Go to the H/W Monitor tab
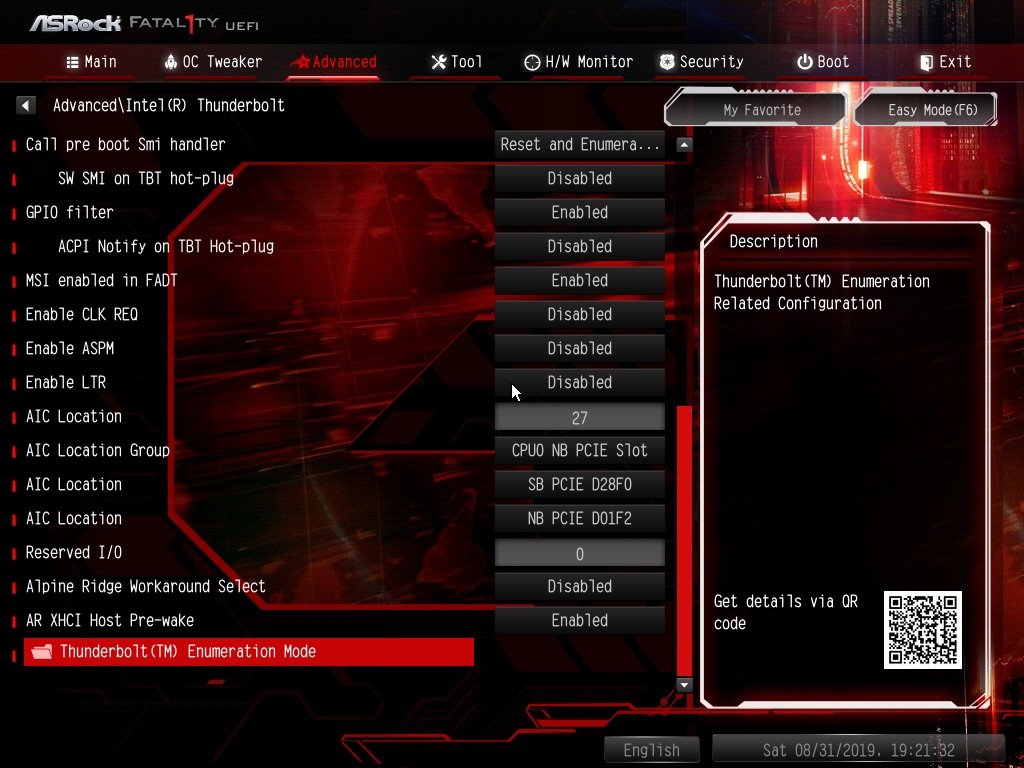This screenshot has height=768, width=1024. coord(578,62)
